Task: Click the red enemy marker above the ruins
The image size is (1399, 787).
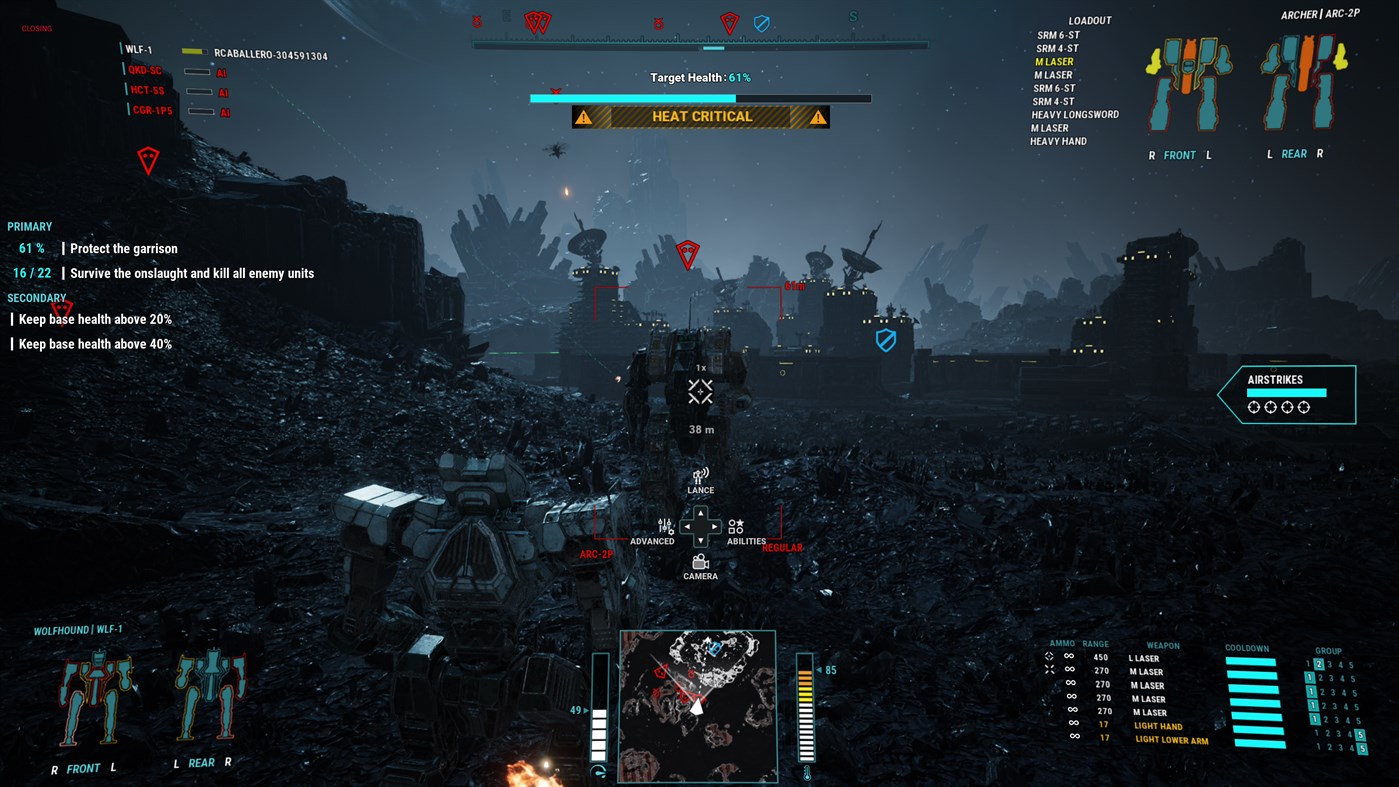Action: [688, 255]
